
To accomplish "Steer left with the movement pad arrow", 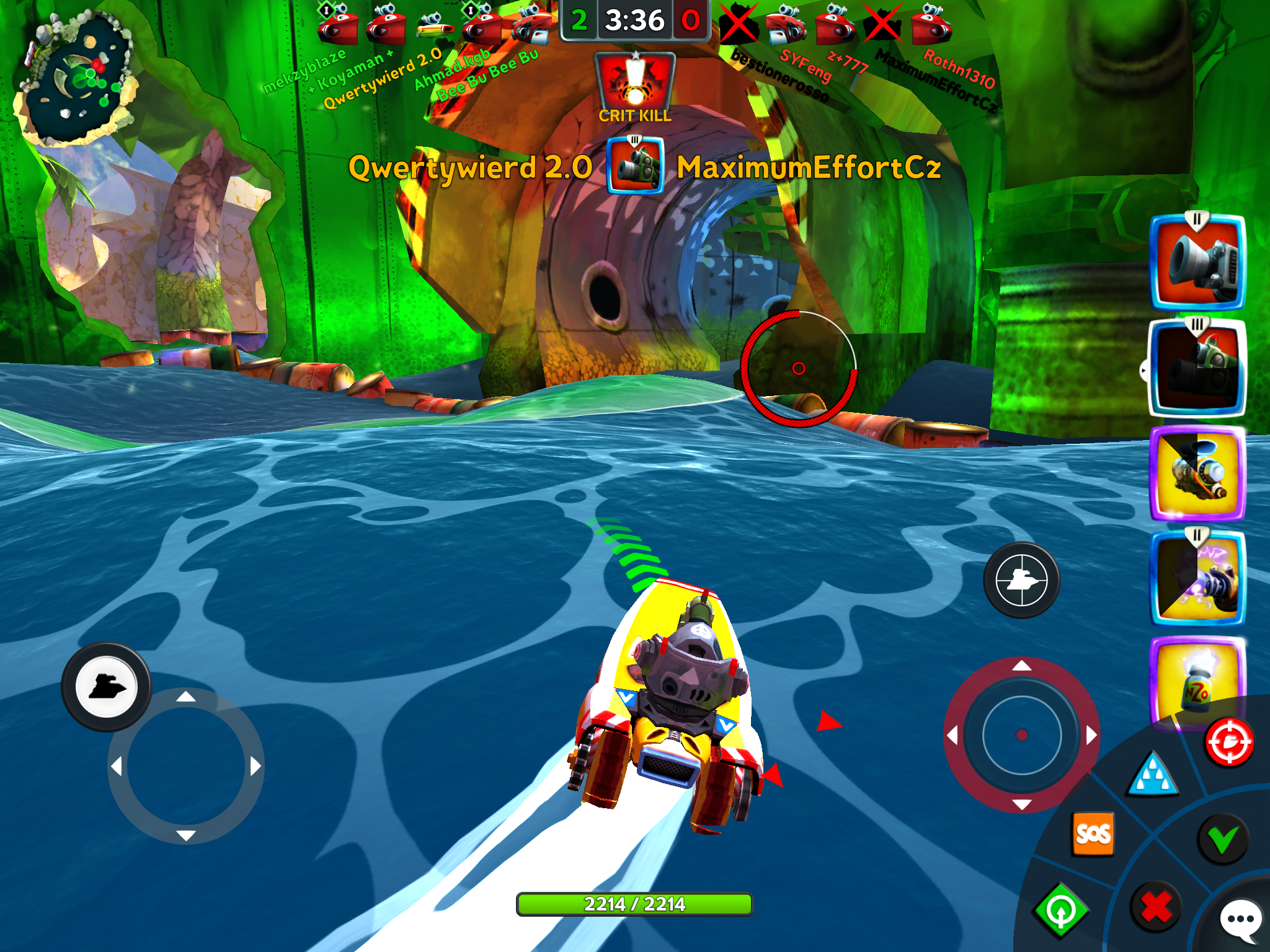I will 117,767.
